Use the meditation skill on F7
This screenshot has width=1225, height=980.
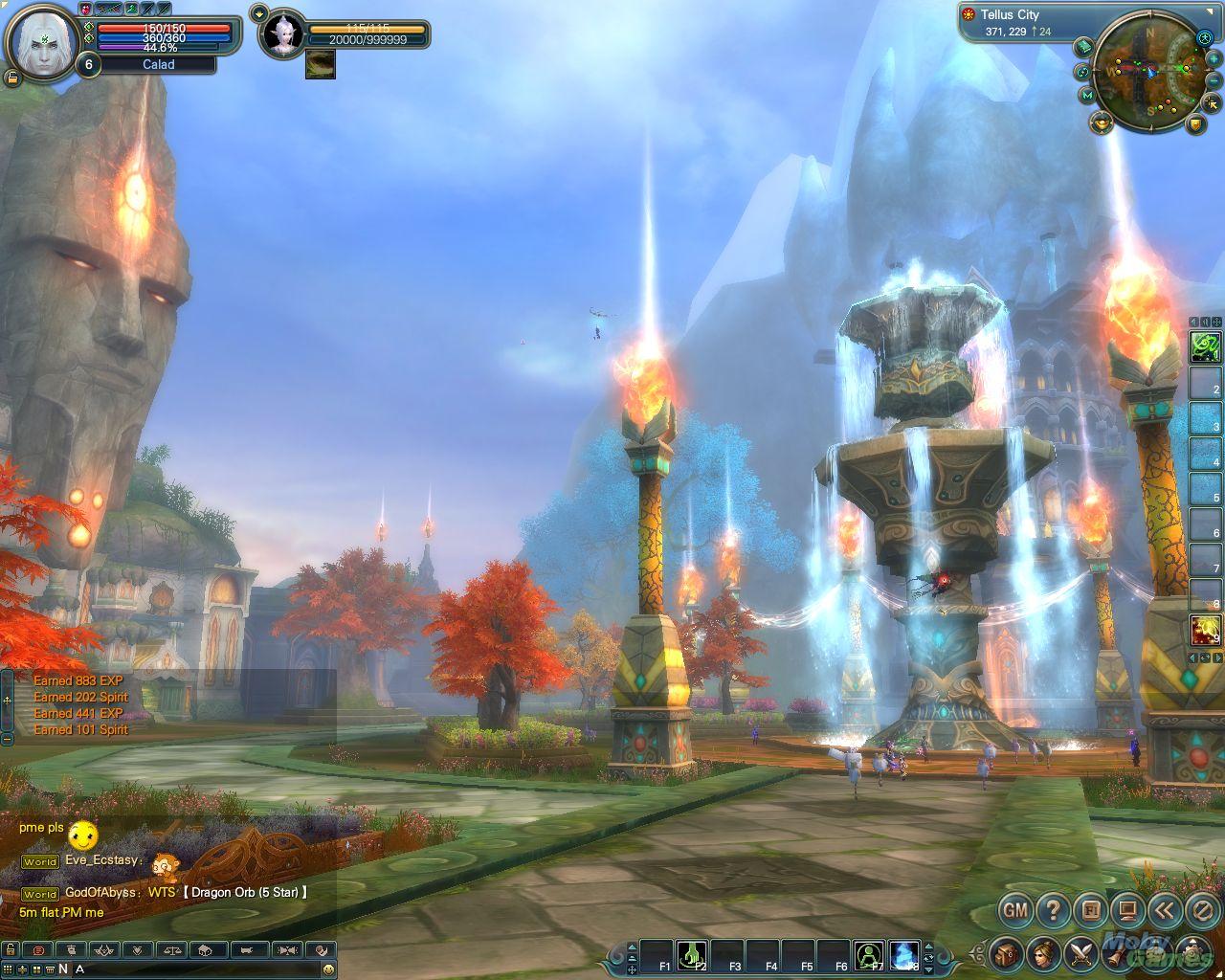coord(869,954)
